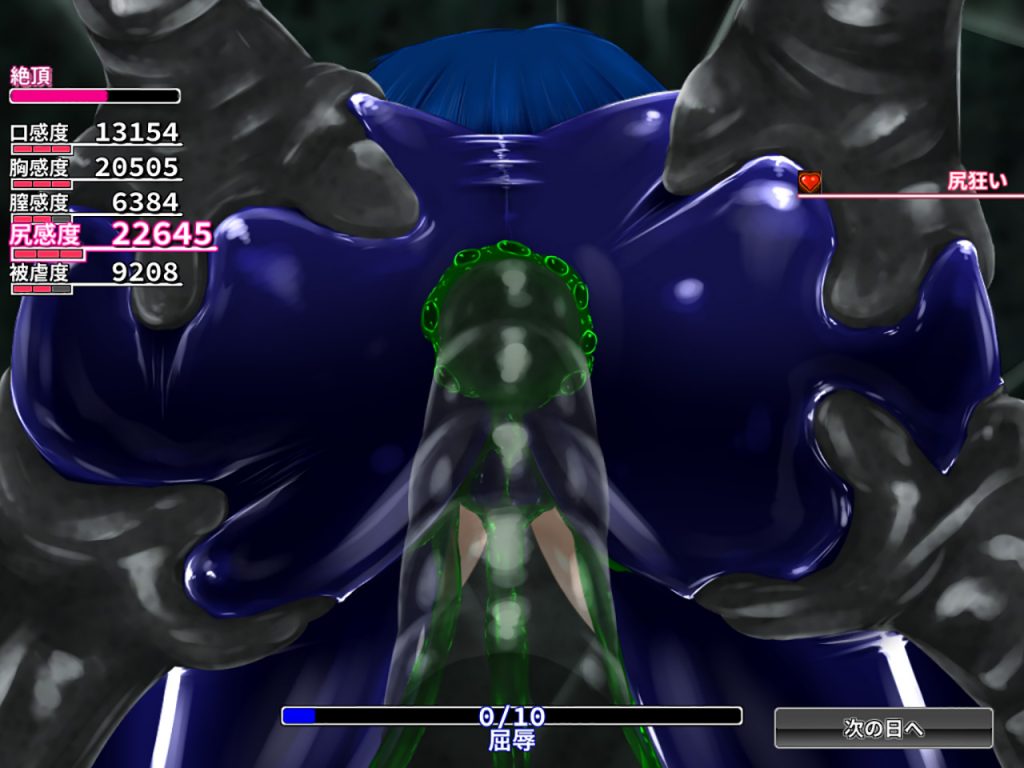
Task: Click the 次の日へ button
Action: click(x=883, y=728)
